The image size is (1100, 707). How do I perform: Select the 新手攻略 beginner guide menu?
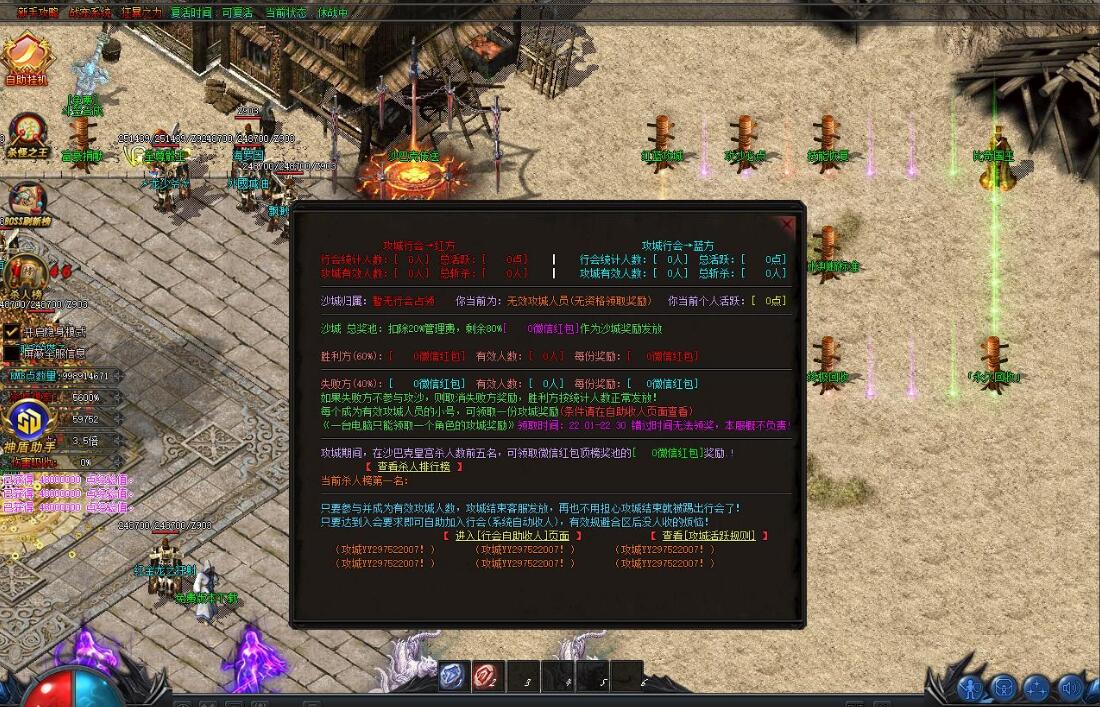(x=36, y=13)
